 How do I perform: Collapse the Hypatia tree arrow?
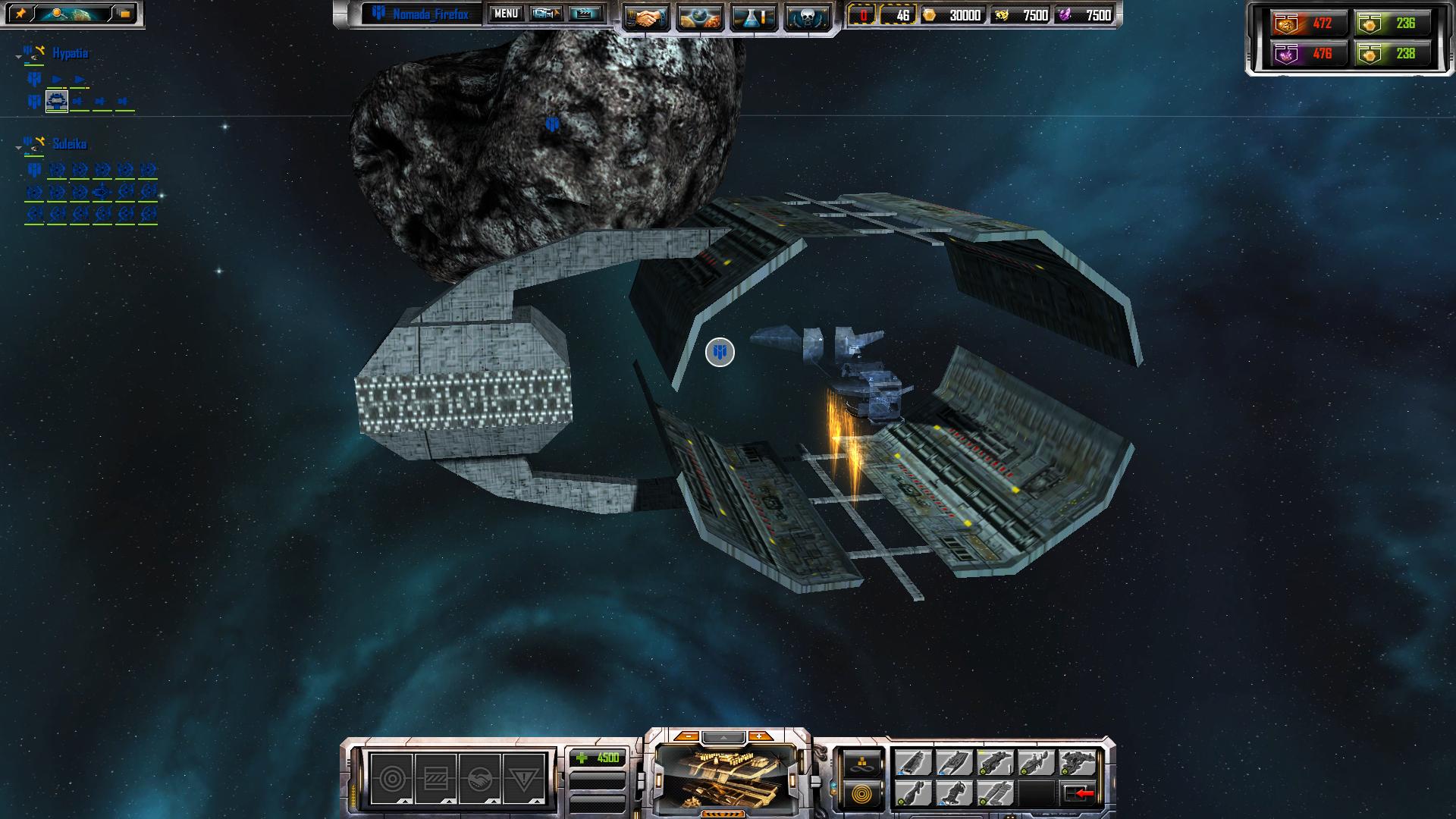click(18, 56)
